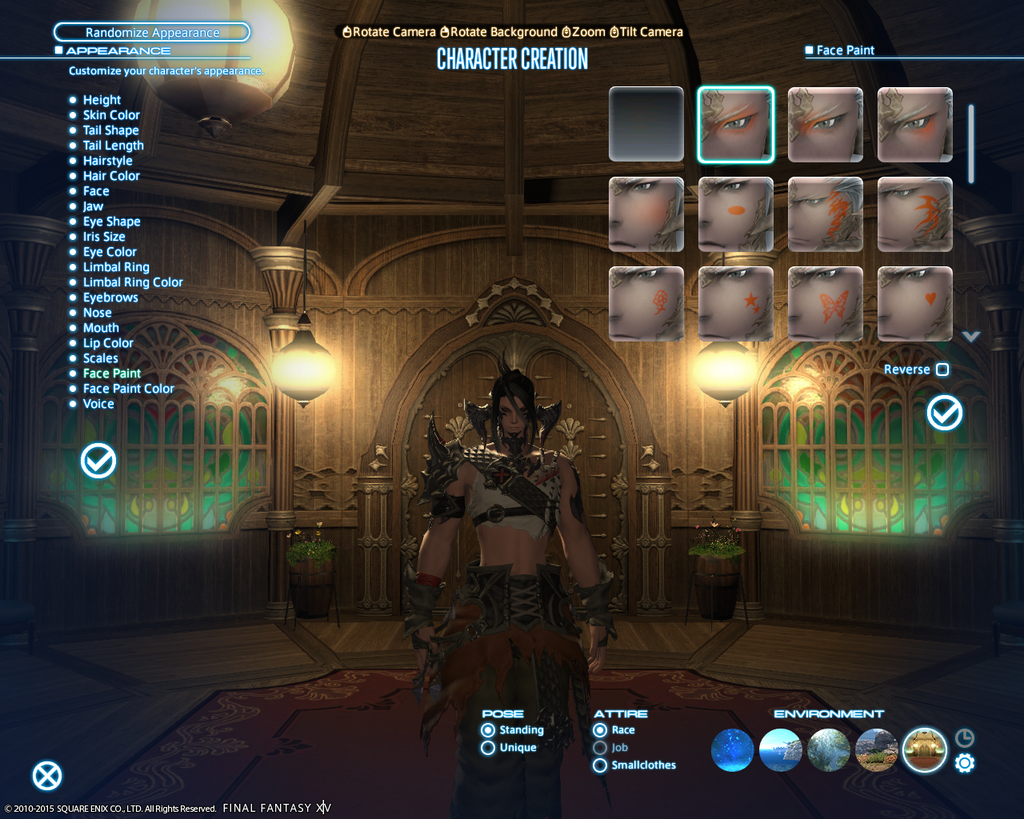This screenshot has height=819, width=1024.
Task: Choose the star face paint thumbnail
Action: click(x=736, y=304)
